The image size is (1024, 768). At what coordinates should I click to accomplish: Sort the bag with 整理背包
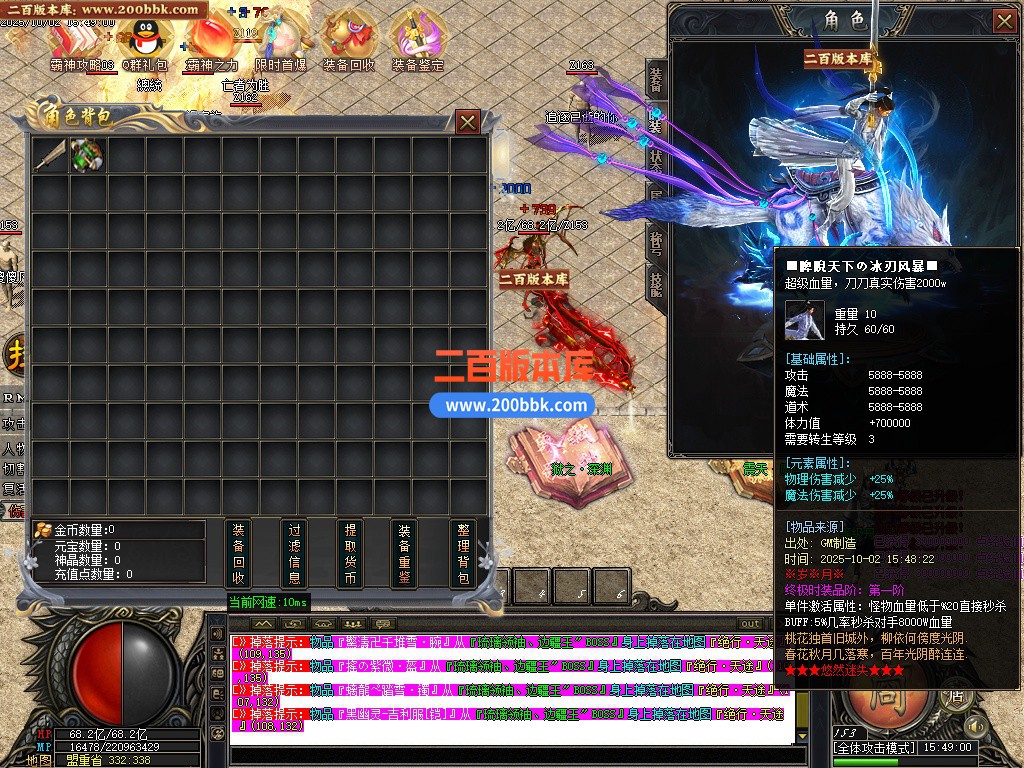click(x=461, y=553)
